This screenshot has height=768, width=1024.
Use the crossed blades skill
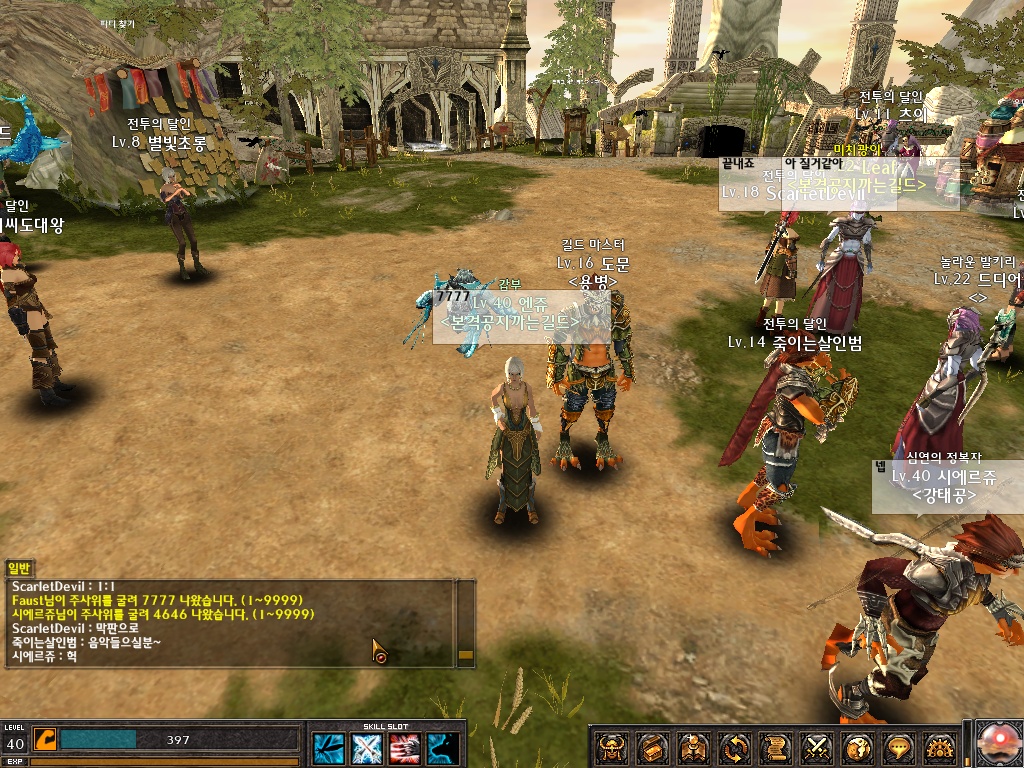pyautogui.click(x=367, y=748)
